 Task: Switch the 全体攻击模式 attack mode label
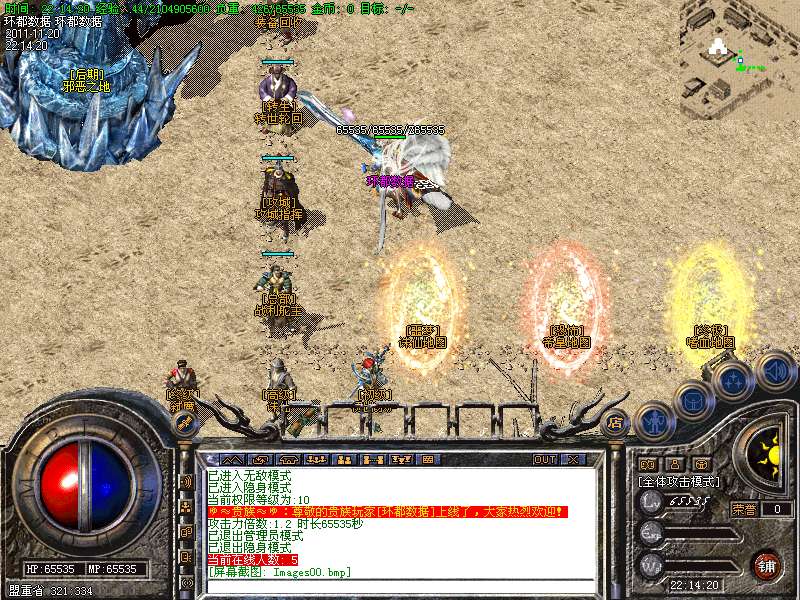680,482
